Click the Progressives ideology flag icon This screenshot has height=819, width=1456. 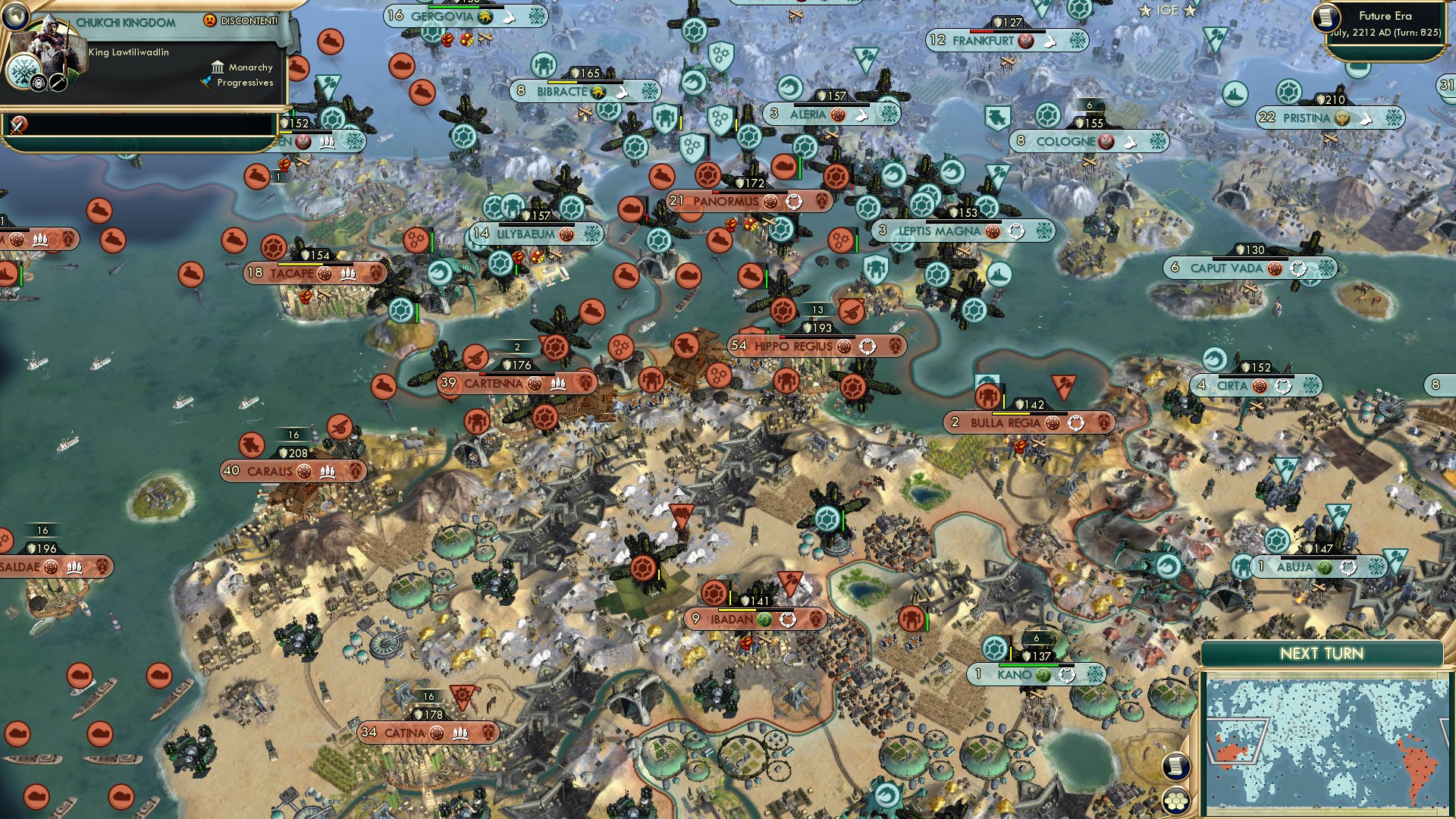(x=206, y=83)
